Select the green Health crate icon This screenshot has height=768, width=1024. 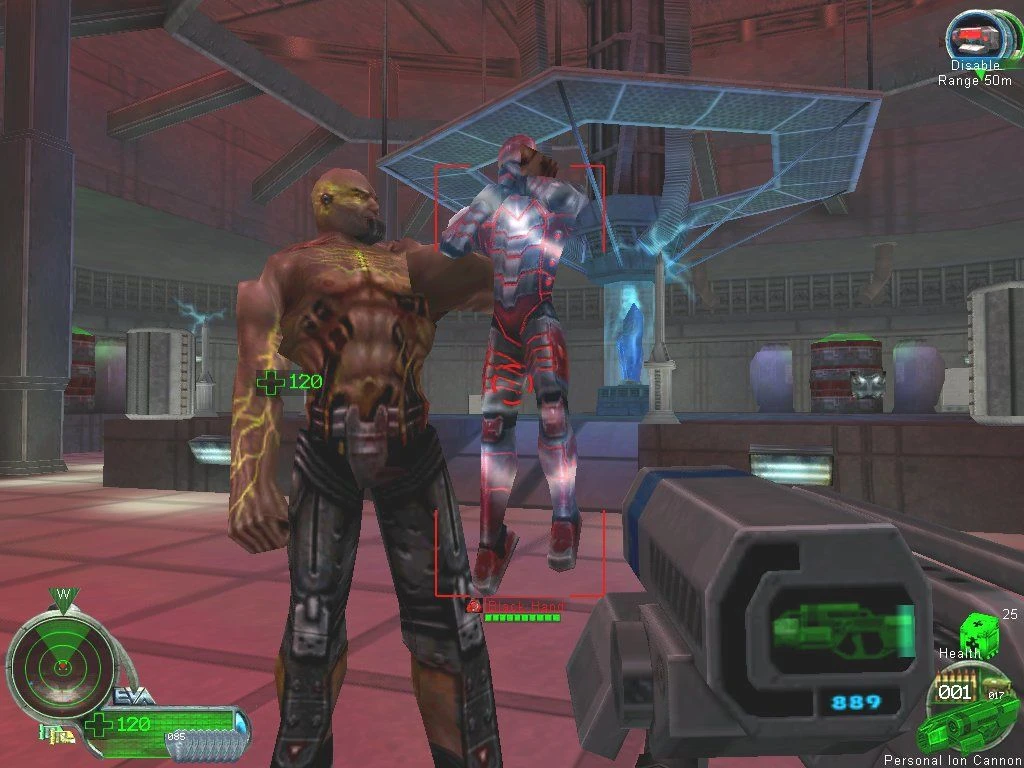point(978,632)
